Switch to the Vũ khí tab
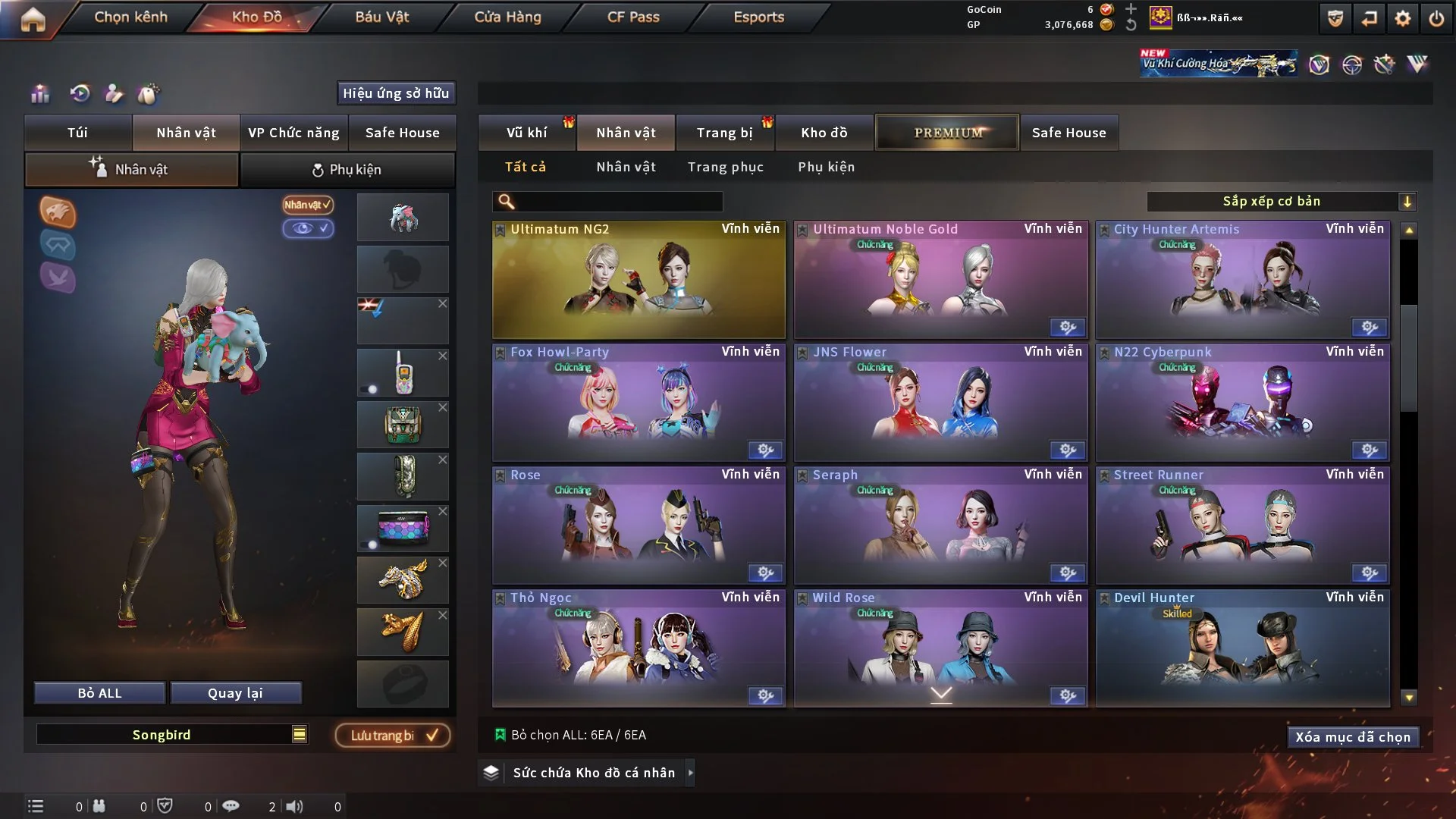The image size is (1456, 819). pos(526,133)
